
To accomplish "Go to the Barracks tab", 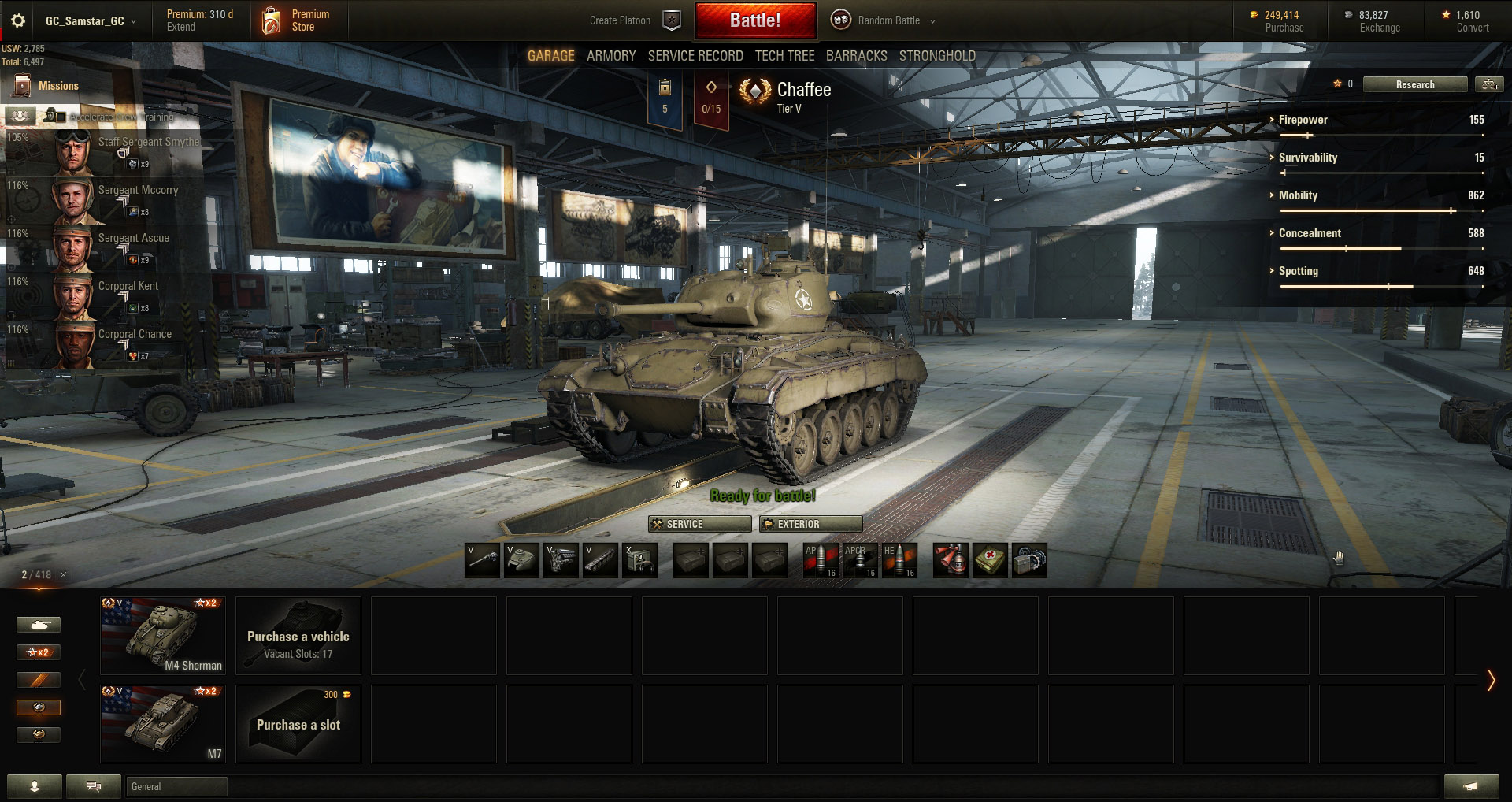I will point(856,56).
